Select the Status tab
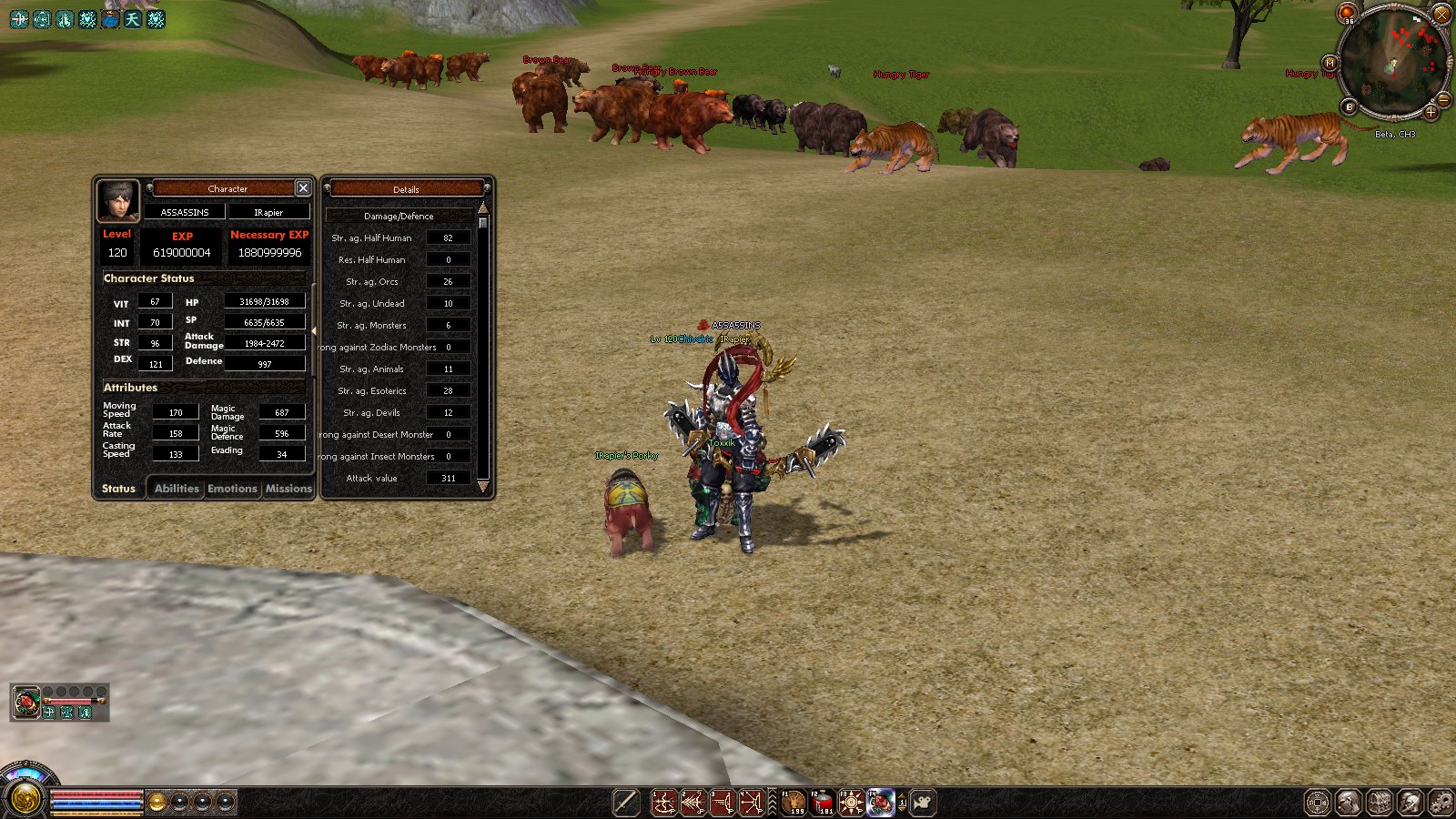This screenshot has width=1456, height=819. [x=118, y=489]
